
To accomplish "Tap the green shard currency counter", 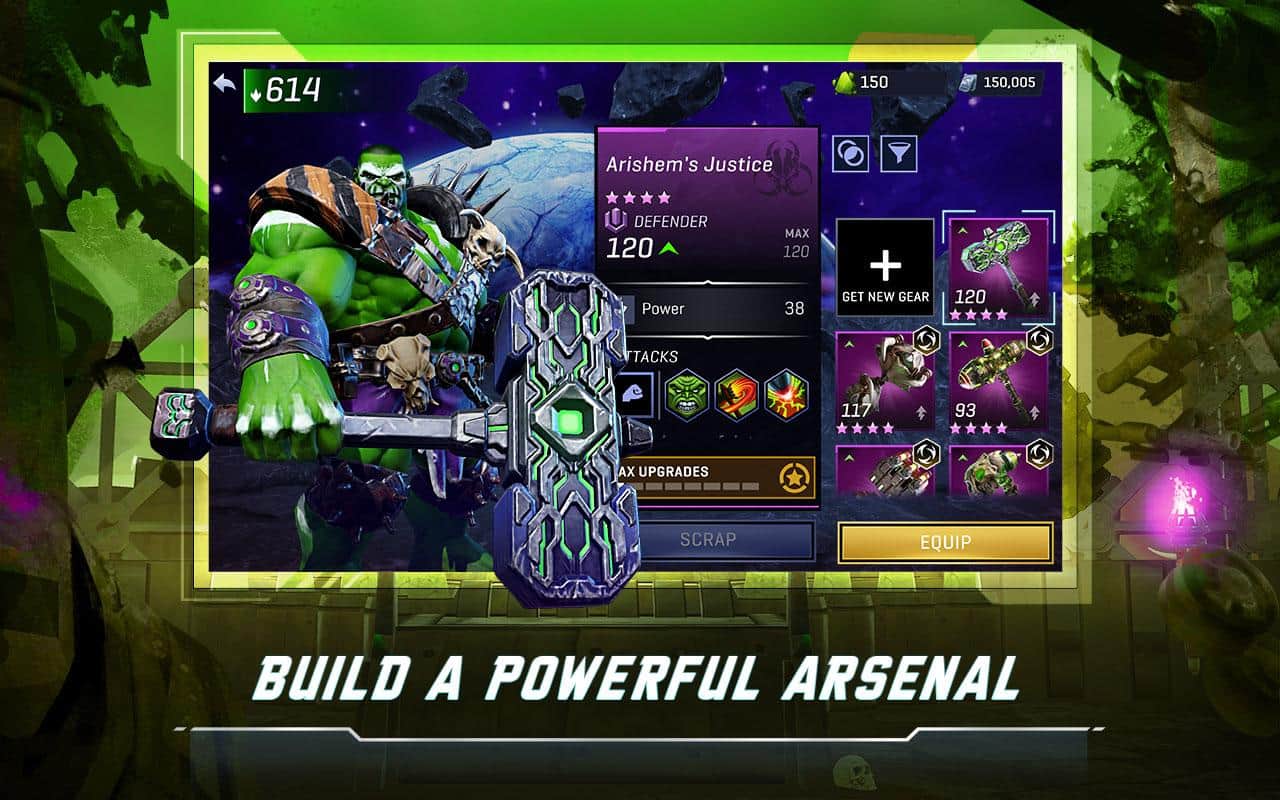I will pos(862,83).
